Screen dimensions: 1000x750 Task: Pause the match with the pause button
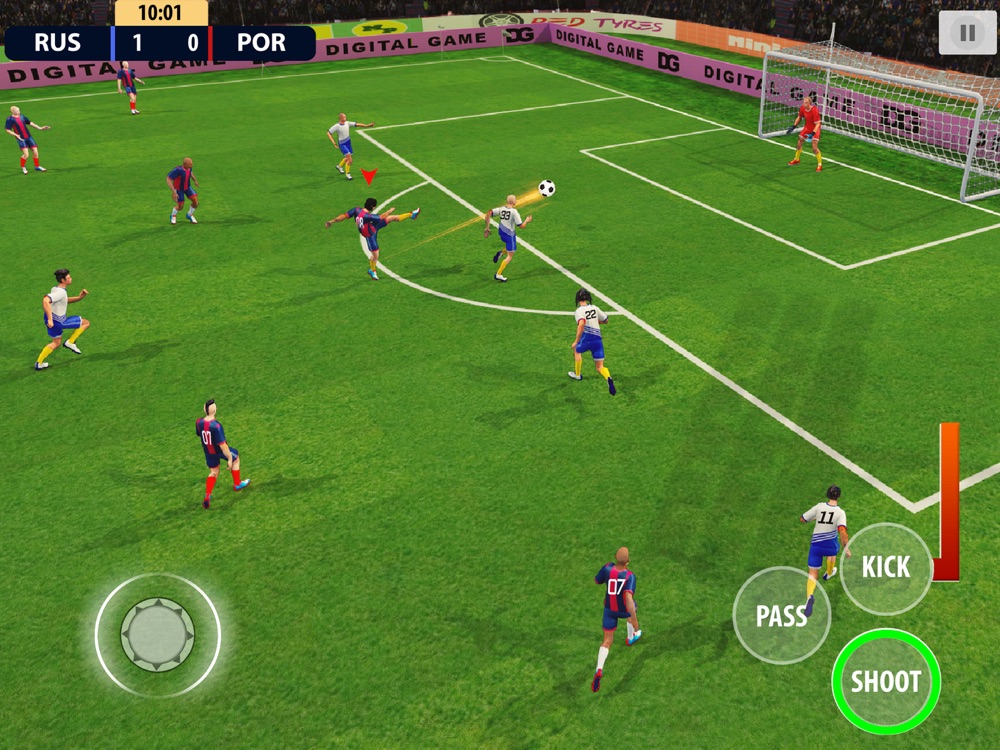tap(967, 33)
